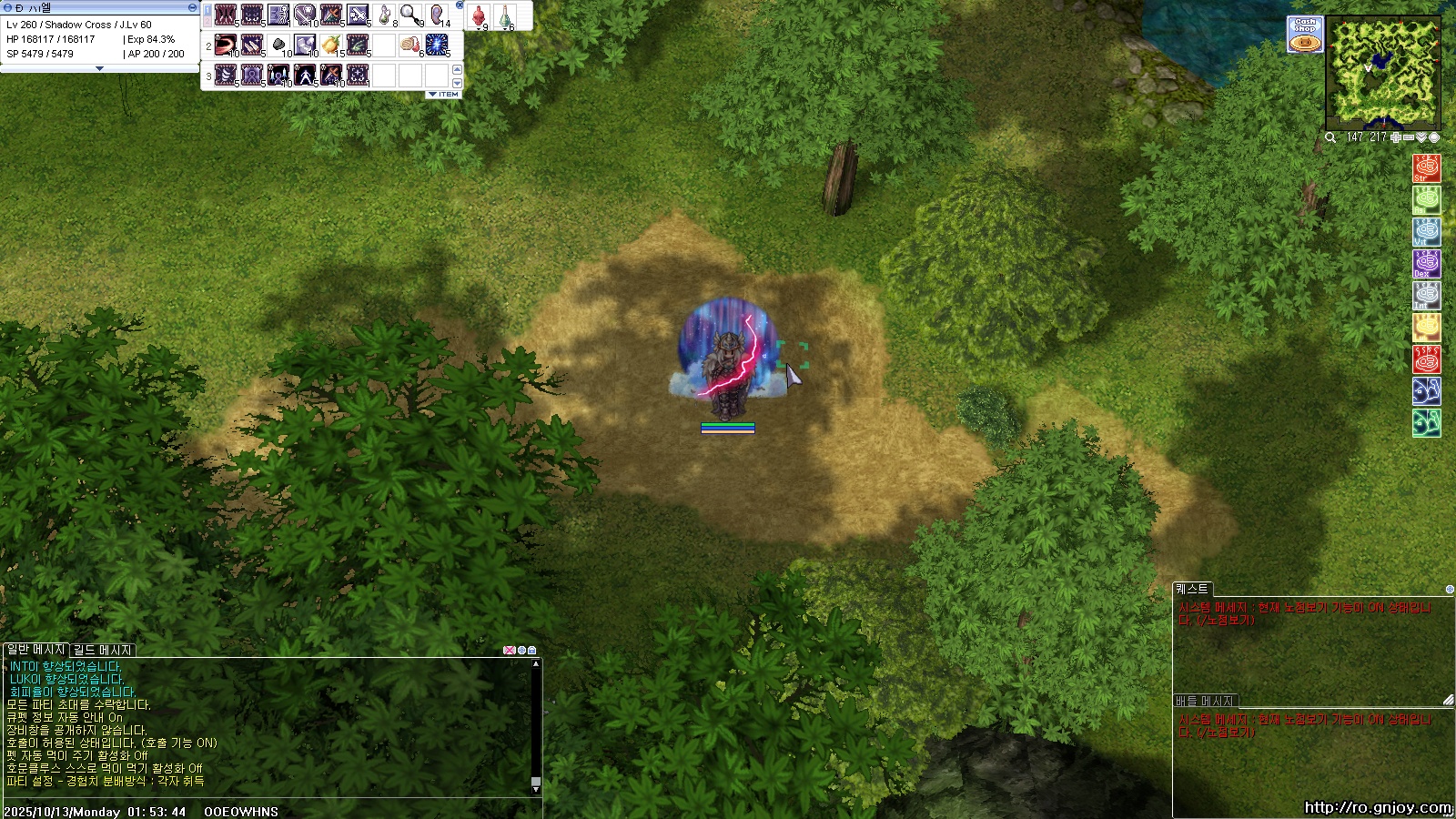Screen dimensions: 1456x819
Task: Collapse the character info panel with the minus button
Action: (x=192, y=7)
